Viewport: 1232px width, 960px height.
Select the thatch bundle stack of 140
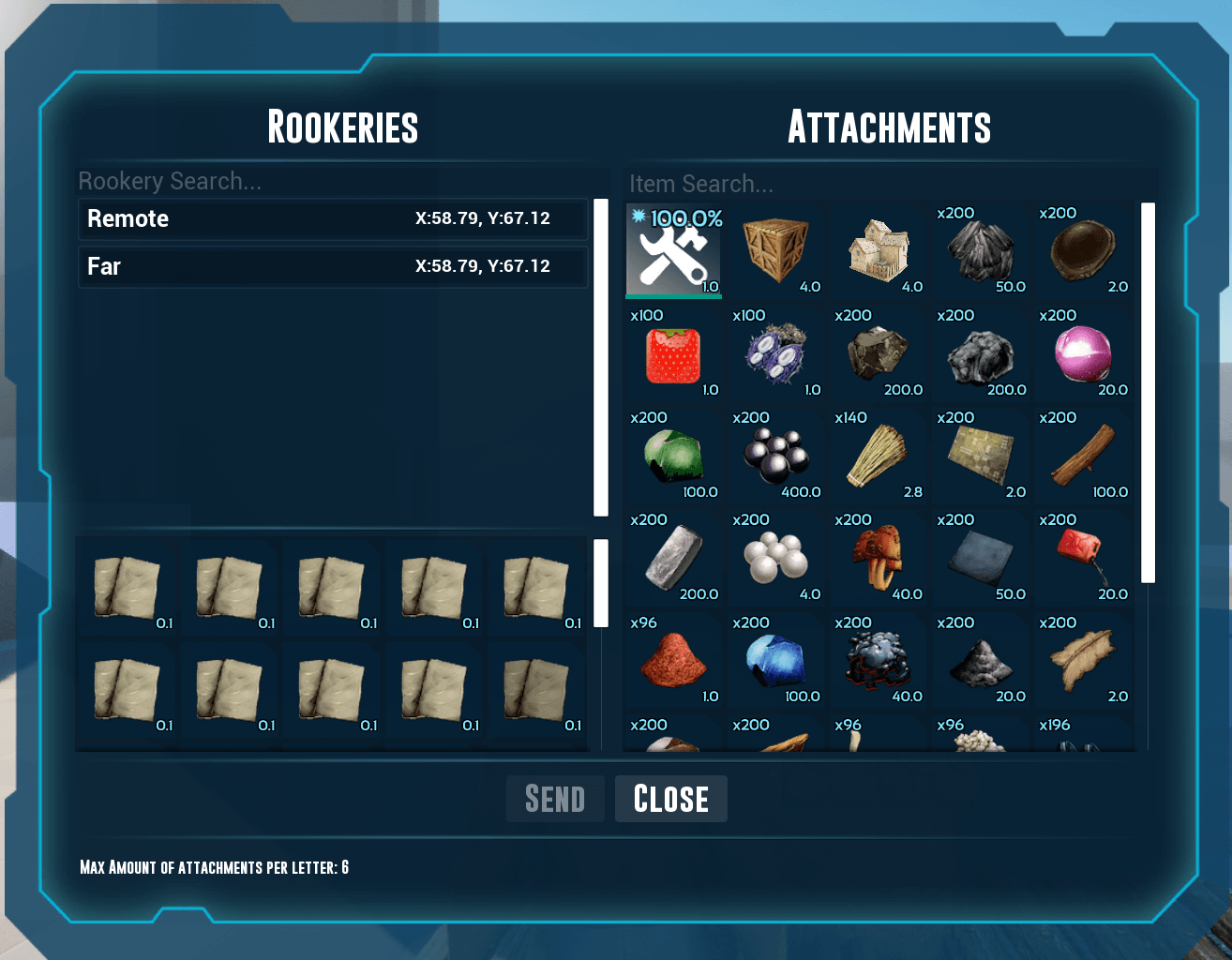coord(878,456)
